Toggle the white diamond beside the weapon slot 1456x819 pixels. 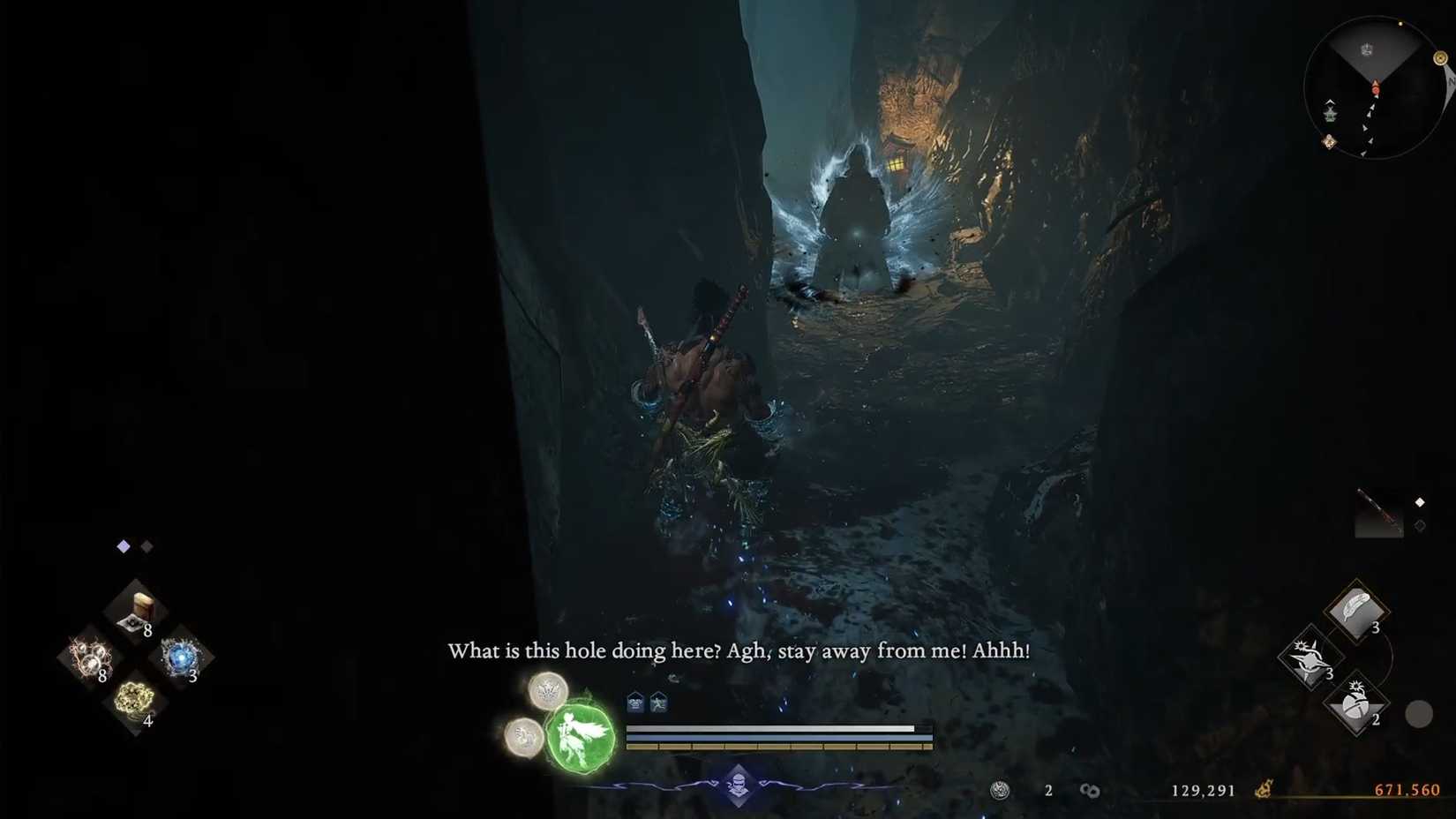pos(1420,501)
